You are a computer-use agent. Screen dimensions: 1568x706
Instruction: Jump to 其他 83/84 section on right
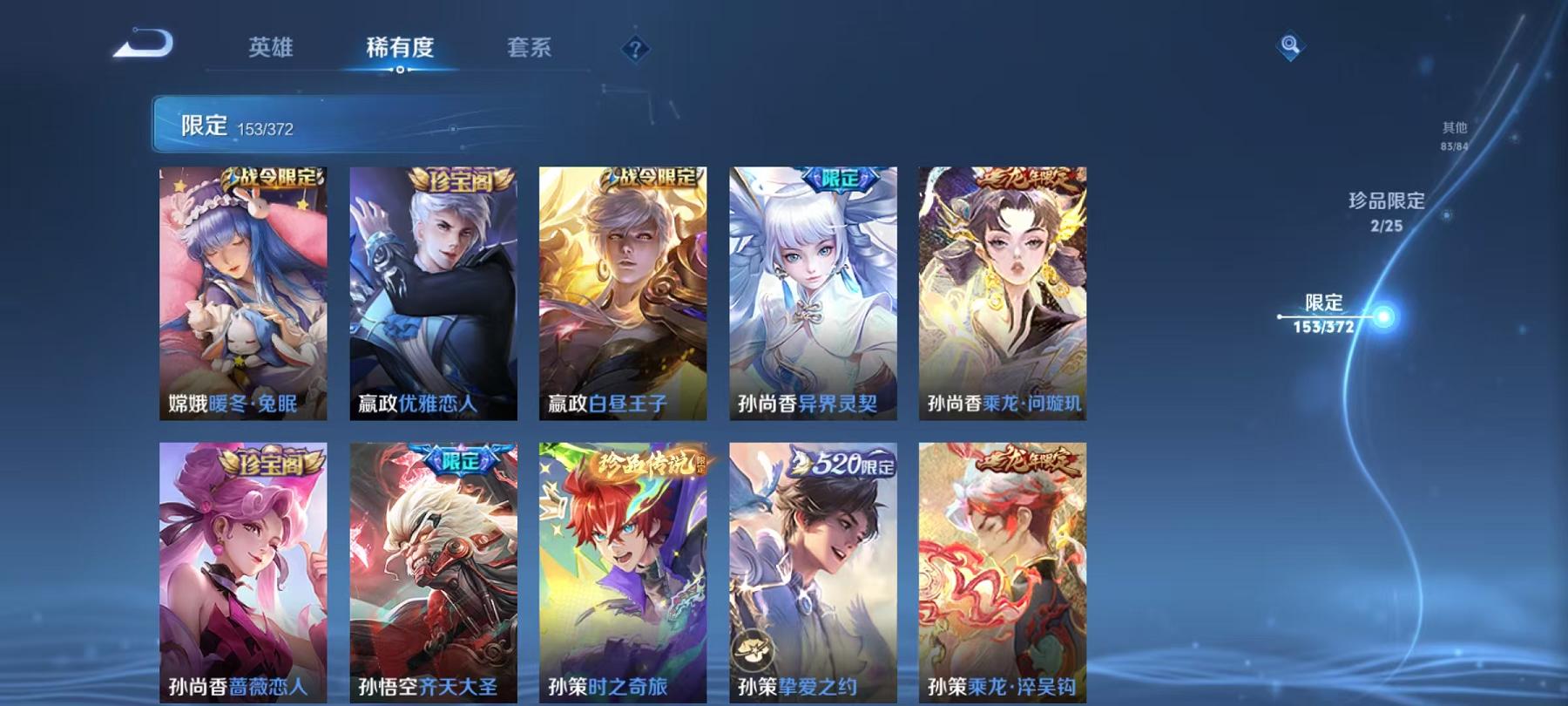pos(1453,132)
